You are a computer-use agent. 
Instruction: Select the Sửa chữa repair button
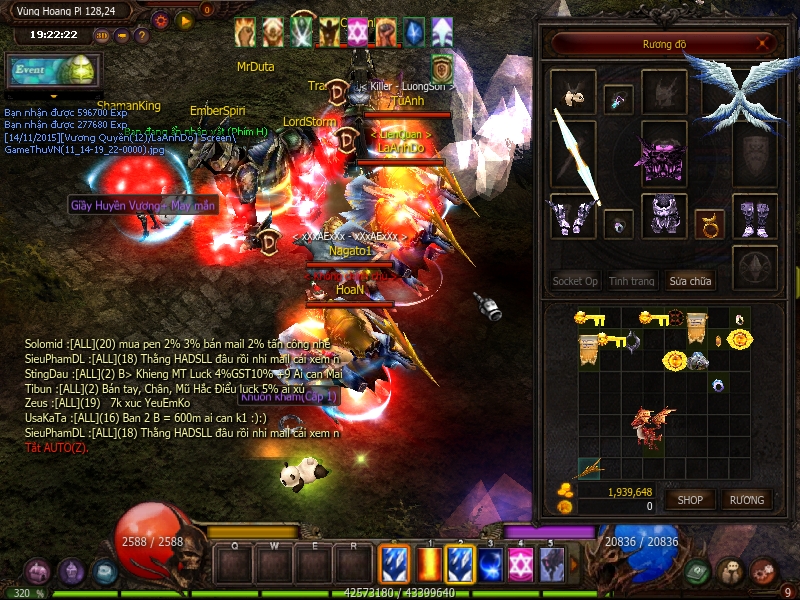(x=692, y=281)
